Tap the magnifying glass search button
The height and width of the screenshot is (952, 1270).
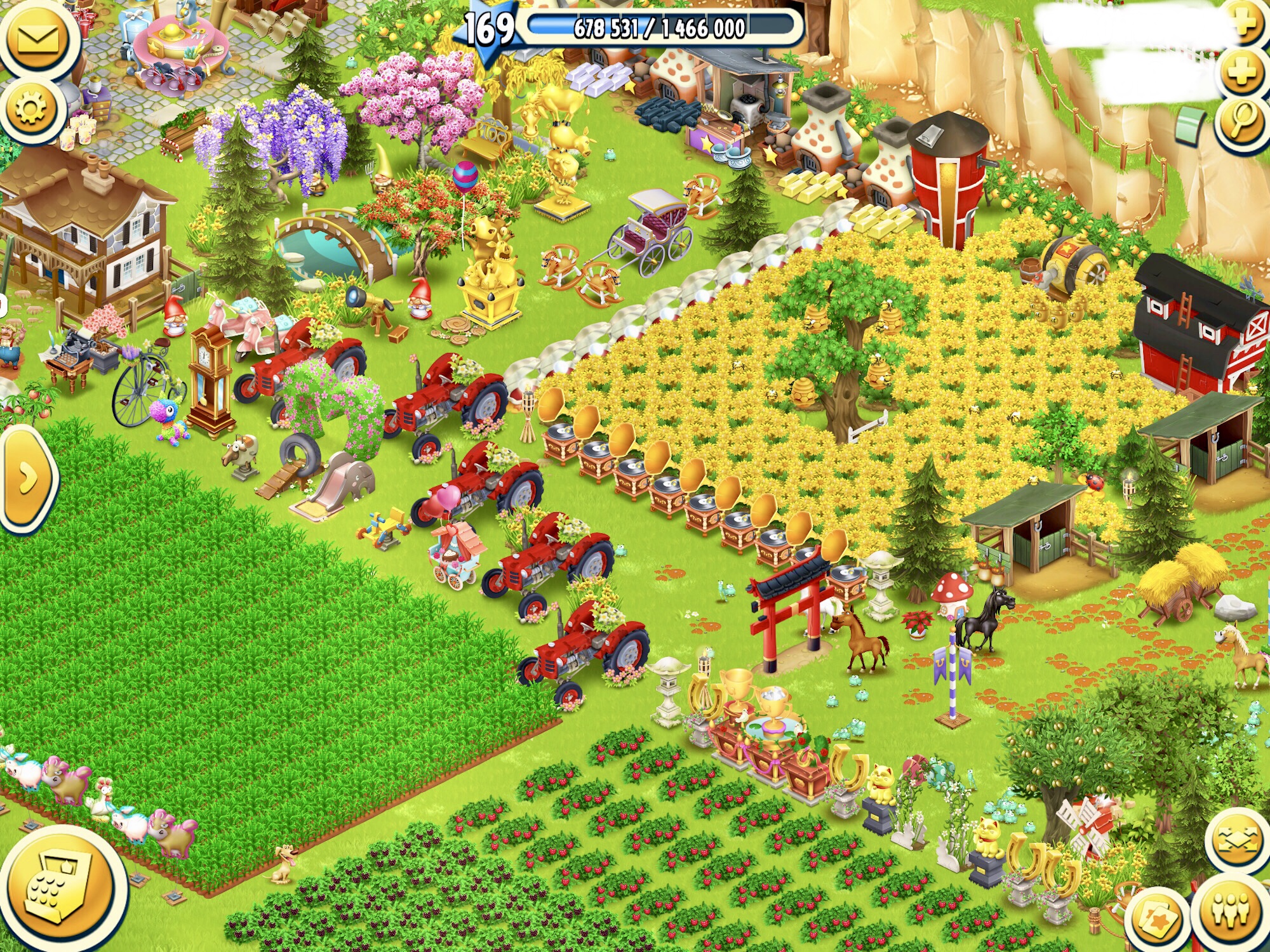point(1242,122)
